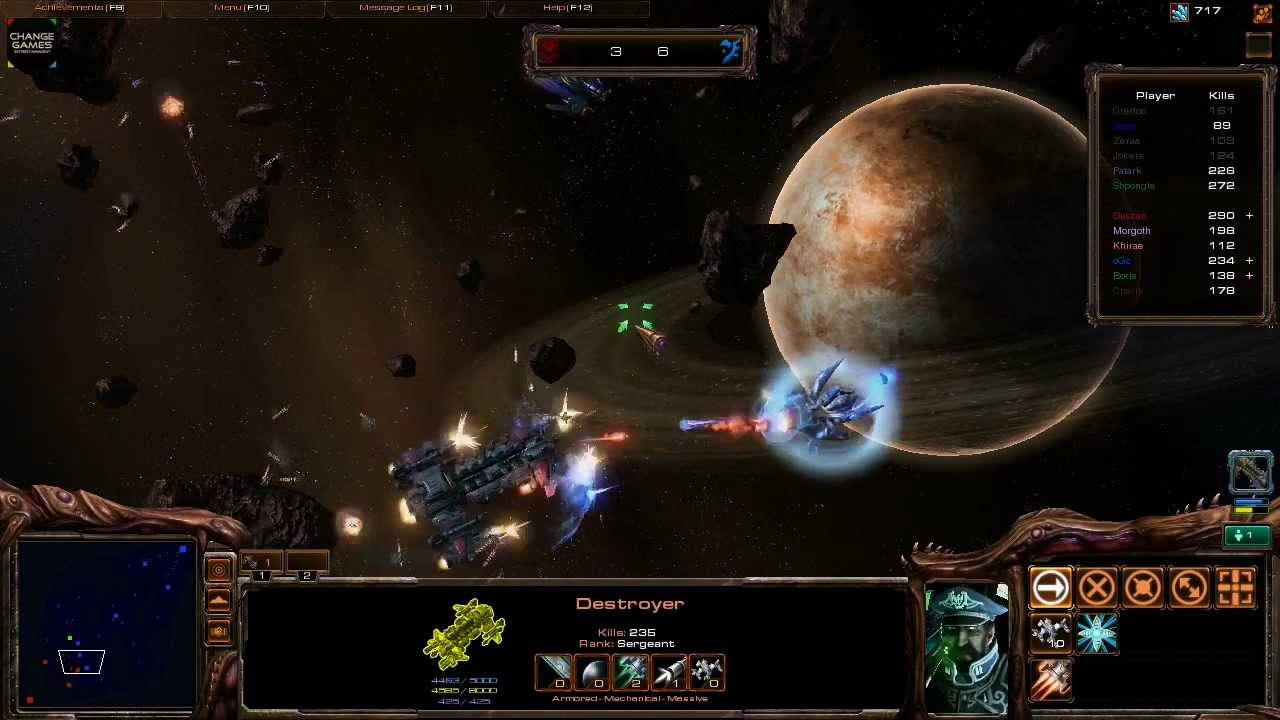Choose the Patrol command

1190,588
